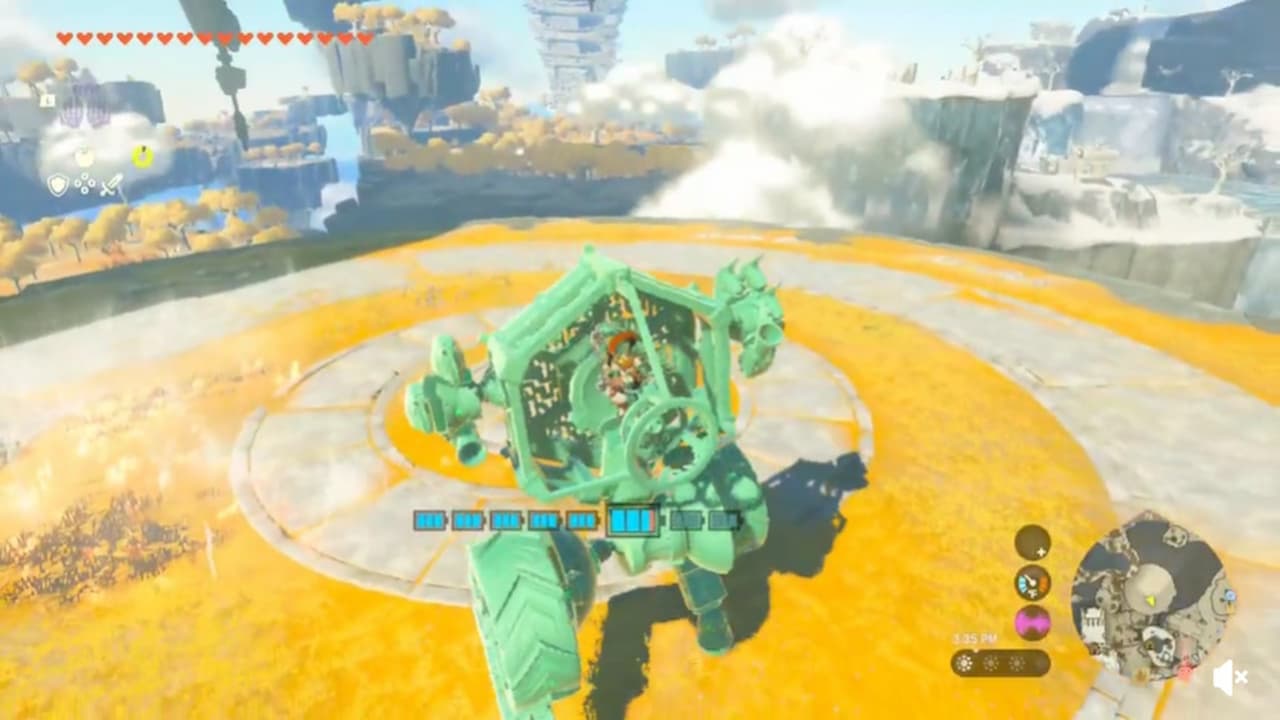Click the red enemy marker on the minimap
Image resolution: width=1280 pixels, height=720 pixels.
pyautogui.click(x=1184, y=669)
